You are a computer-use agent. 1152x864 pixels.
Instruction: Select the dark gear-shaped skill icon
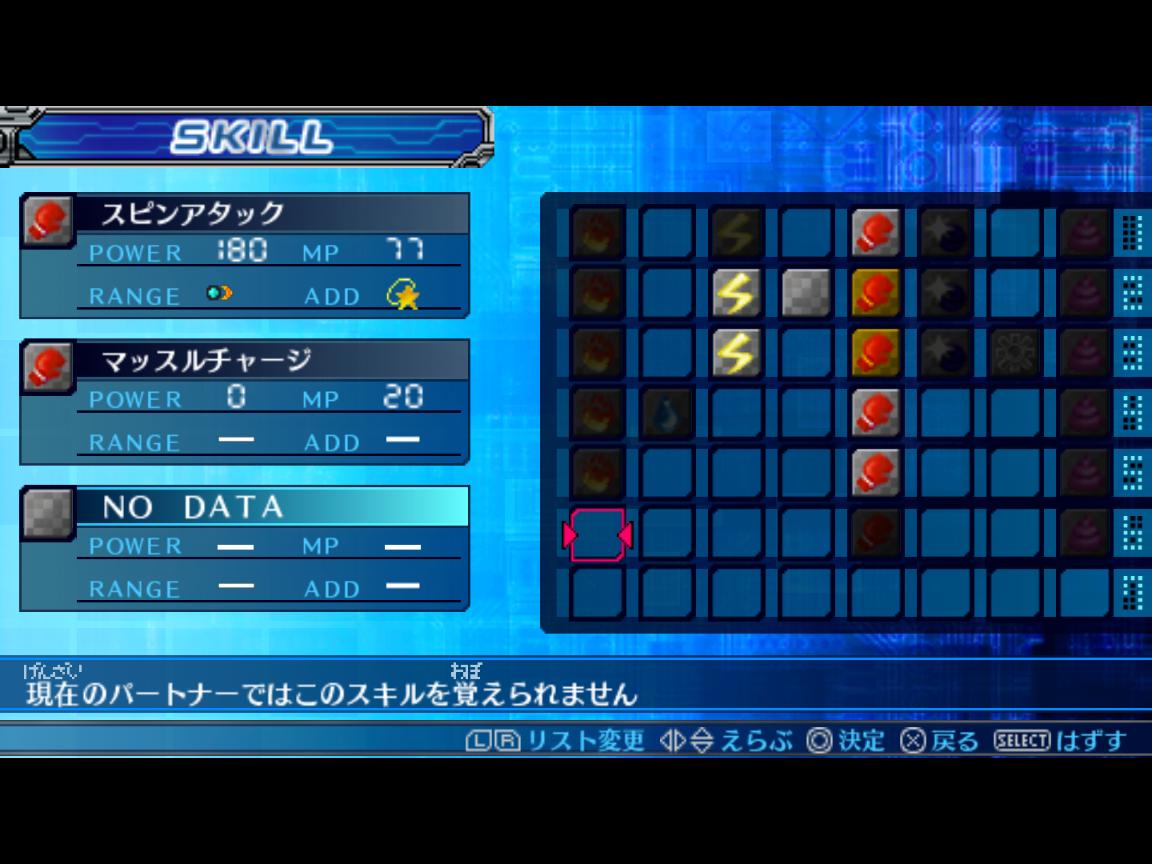(x=1016, y=352)
